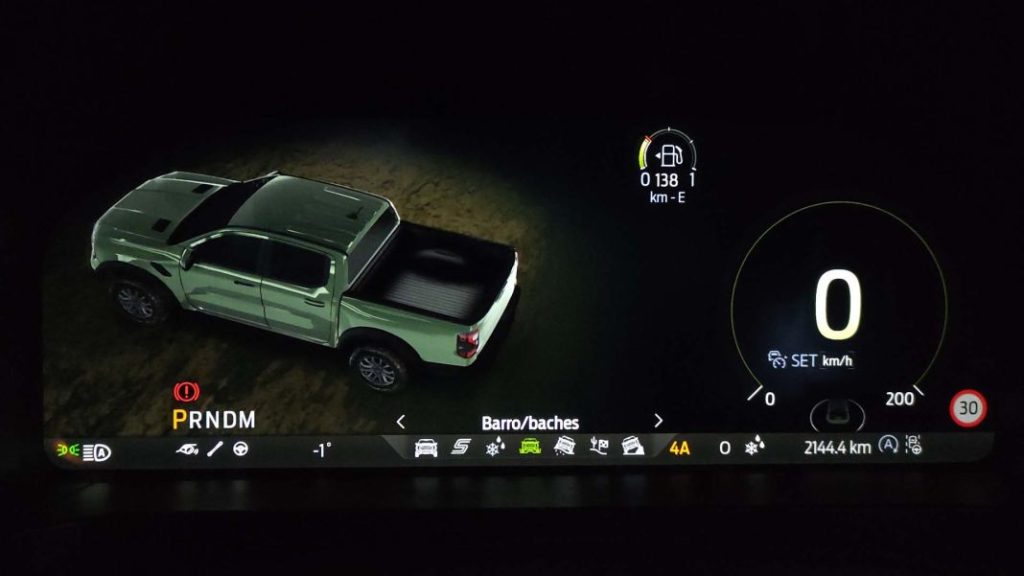The image size is (1024, 576).
Task: Select the slippery mode snowflake beside the Sport S
Action: tap(494, 448)
